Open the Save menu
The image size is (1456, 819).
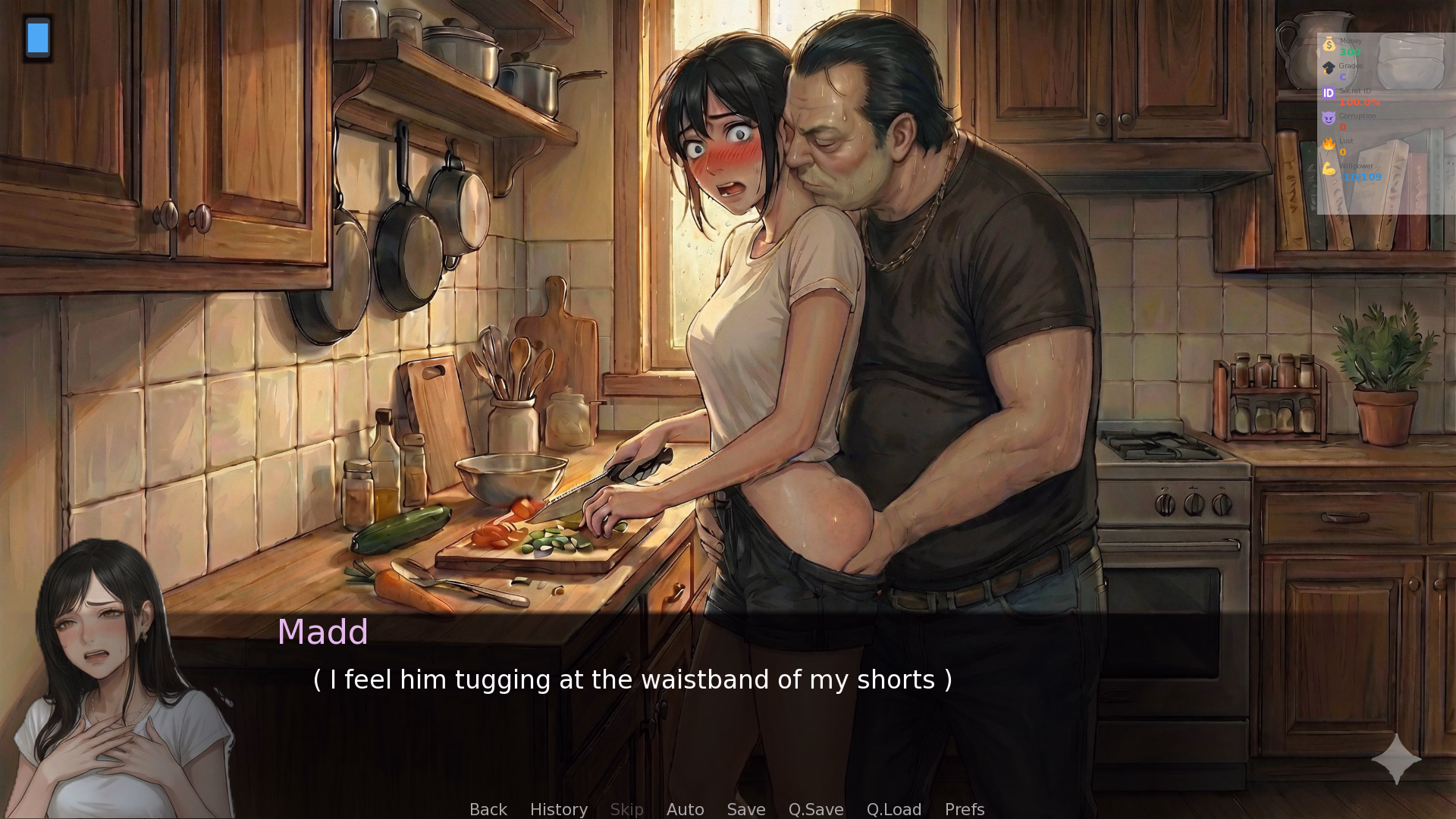click(x=745, y=809)
